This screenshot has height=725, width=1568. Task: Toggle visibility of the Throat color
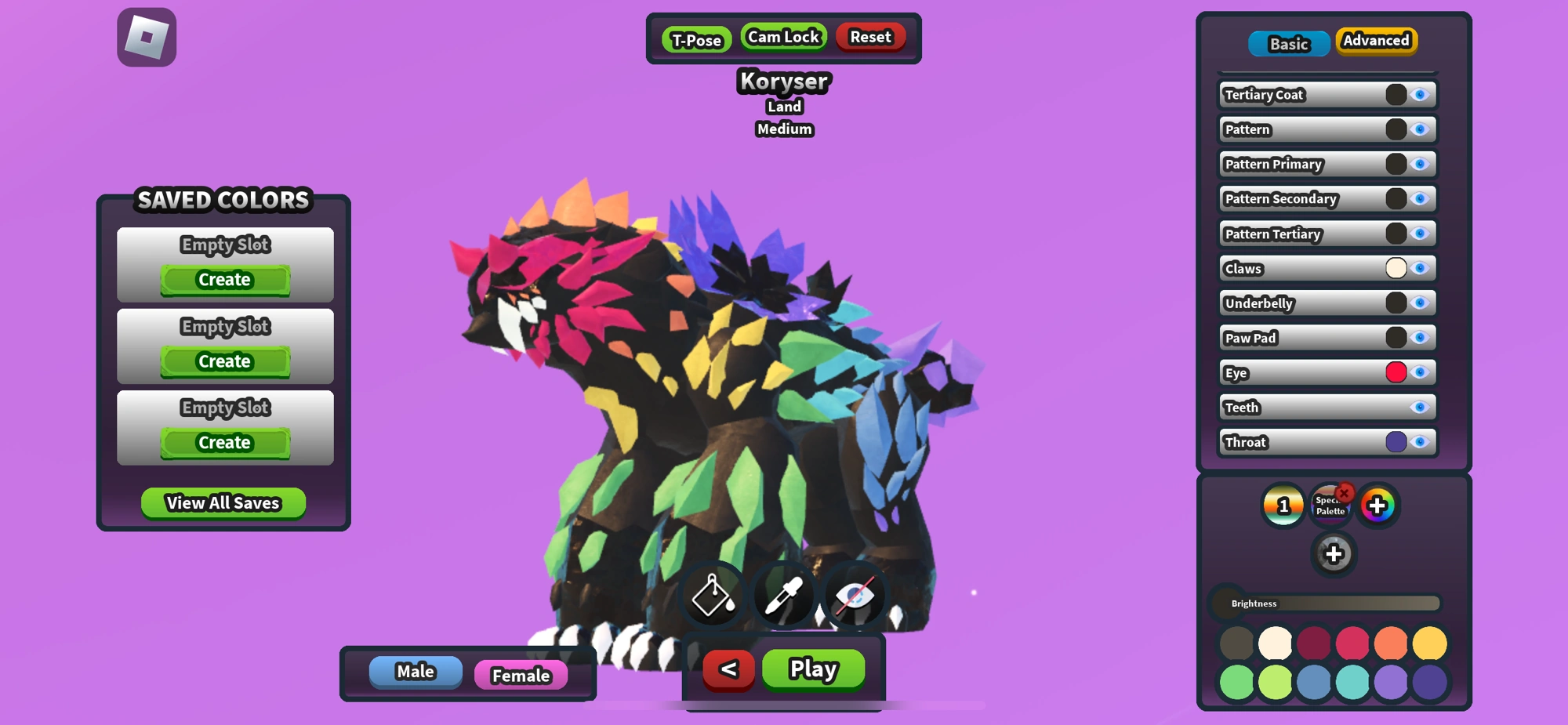point(1419,441)
